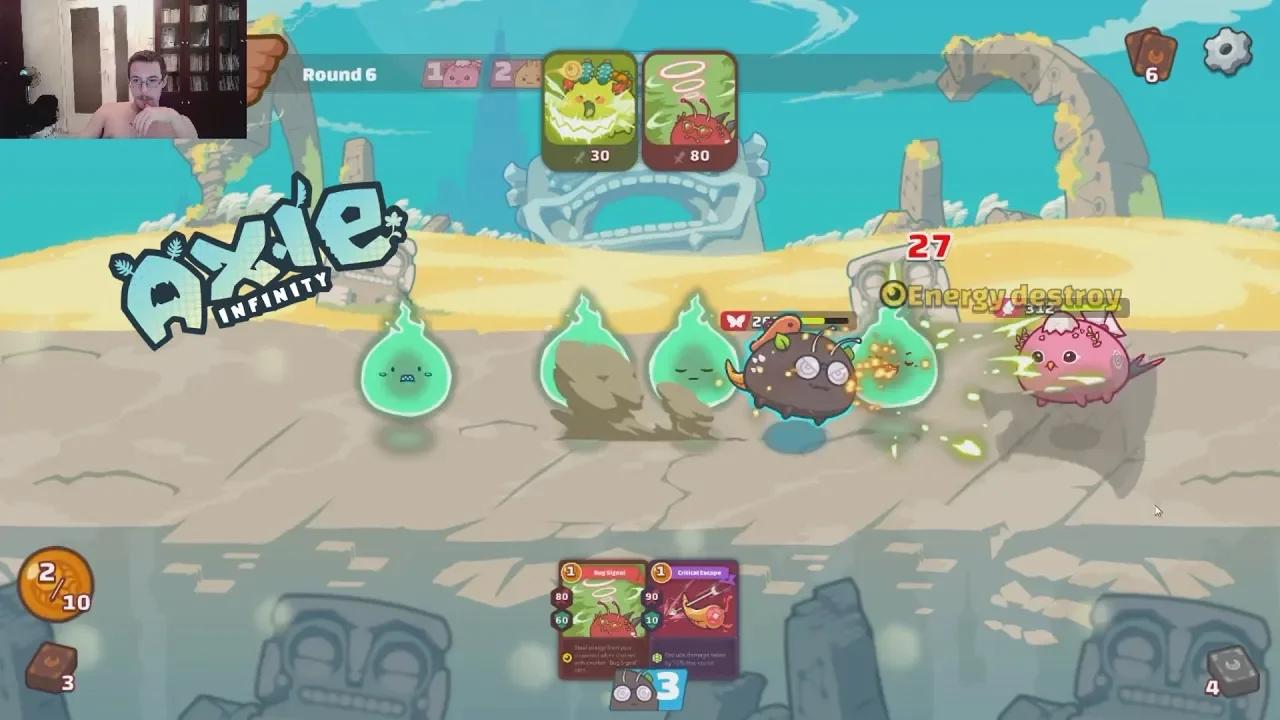Click the 80 attack hexagon on Bug Signal
Image resolution: width=1280 pixels, height=720 pixels.
(561, 597)
